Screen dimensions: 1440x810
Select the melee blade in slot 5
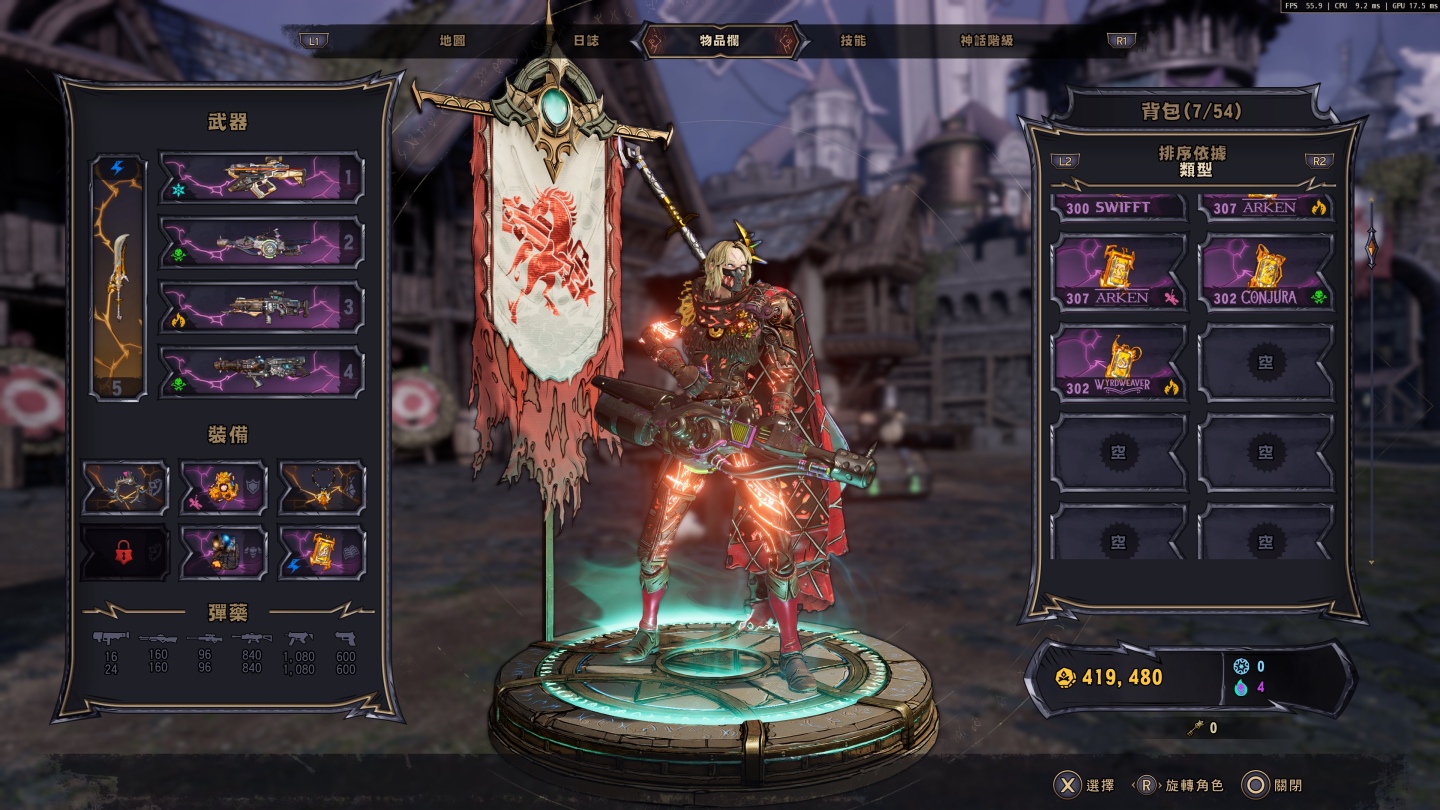pos(118,277)
